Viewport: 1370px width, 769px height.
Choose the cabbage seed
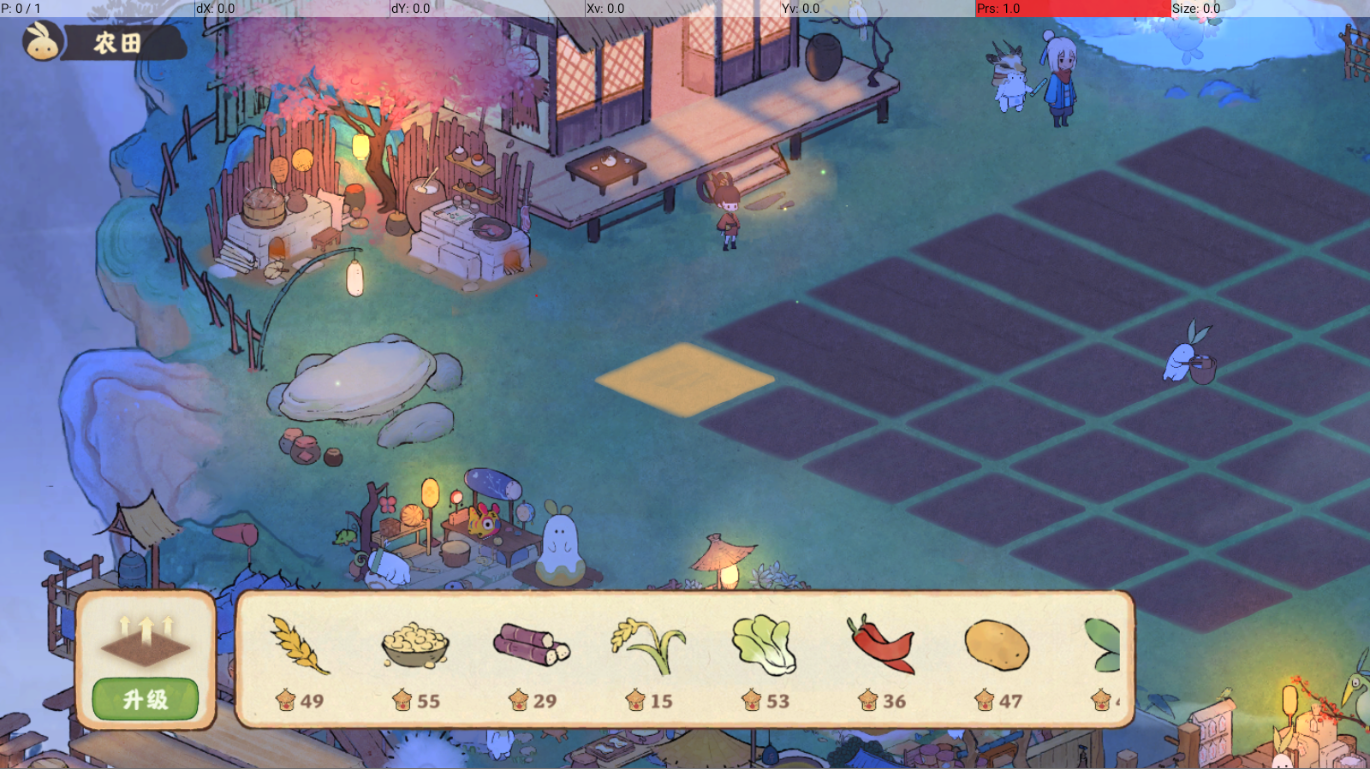(x=764, y=645)
